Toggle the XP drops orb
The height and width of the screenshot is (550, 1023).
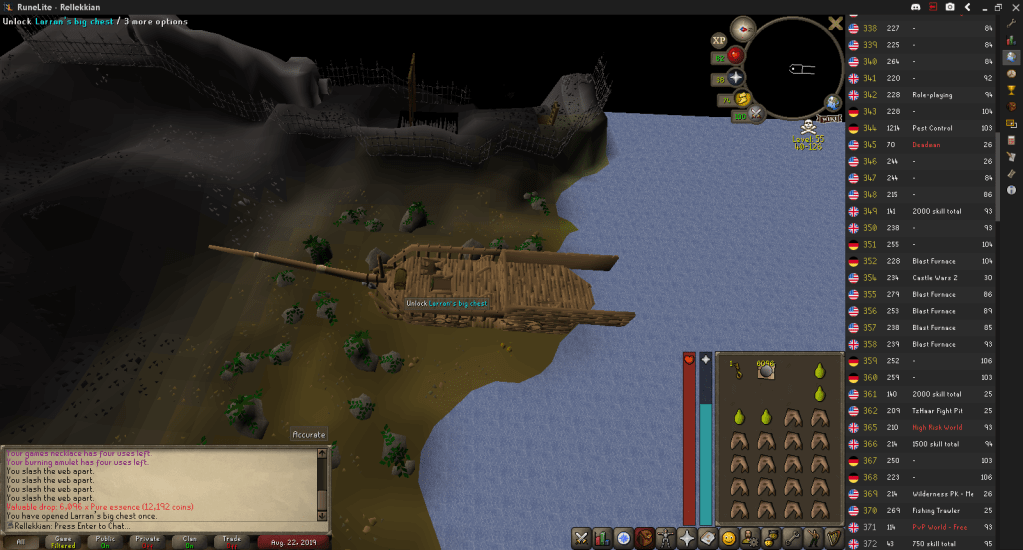[718, 40]
